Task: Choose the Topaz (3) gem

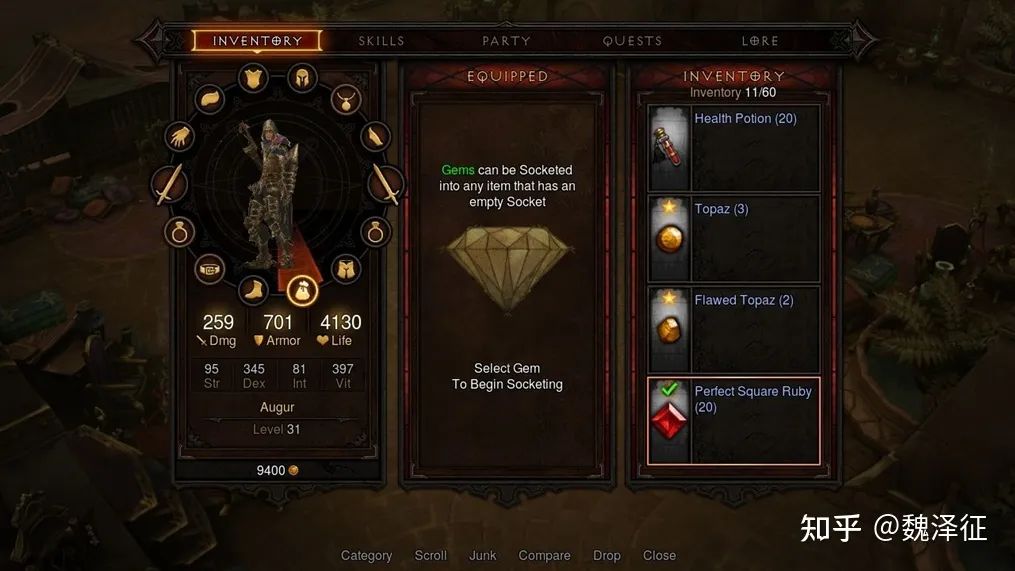Action: point(734,239)
